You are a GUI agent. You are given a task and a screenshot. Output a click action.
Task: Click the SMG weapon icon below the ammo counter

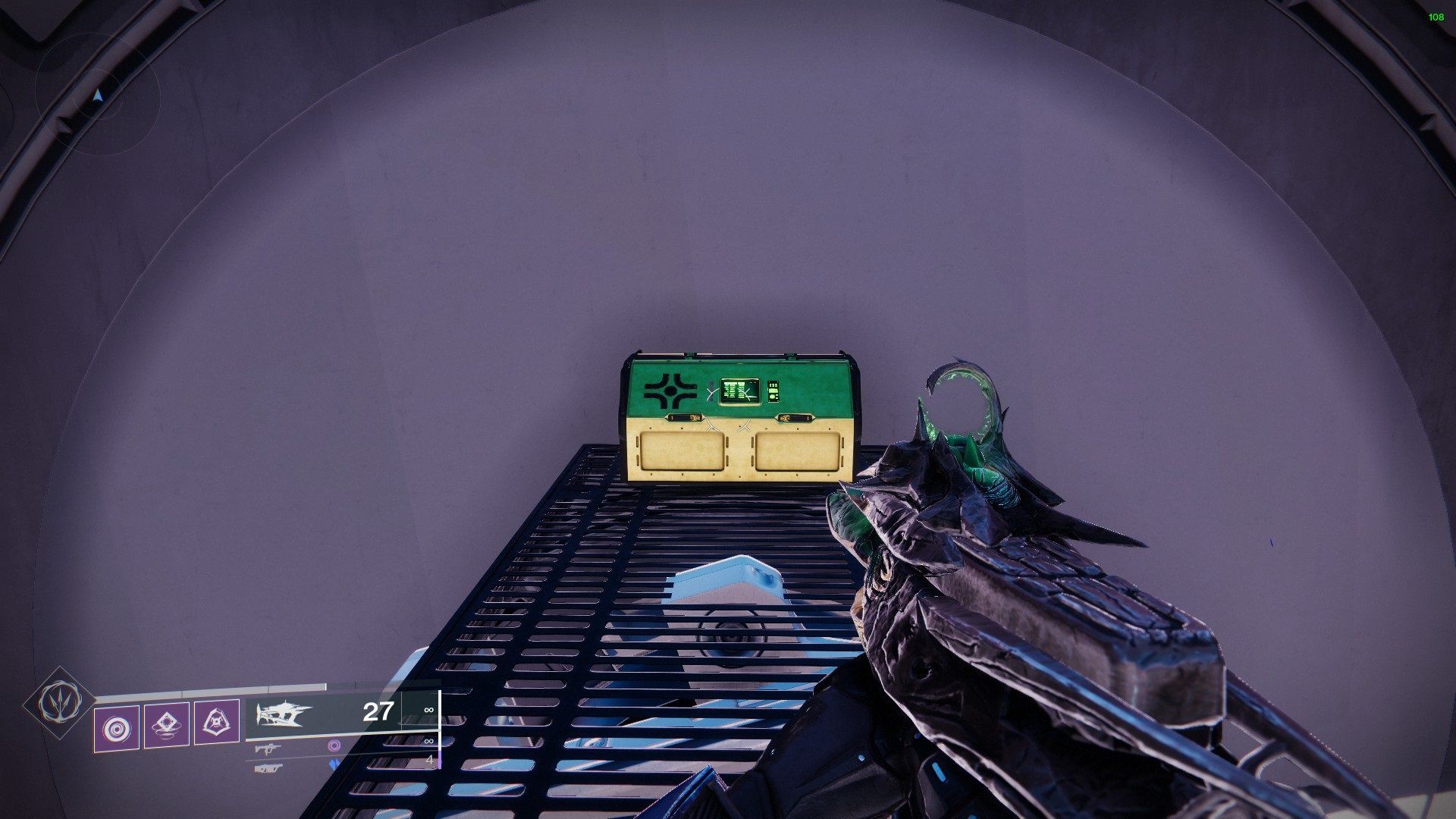coord(268,751)
